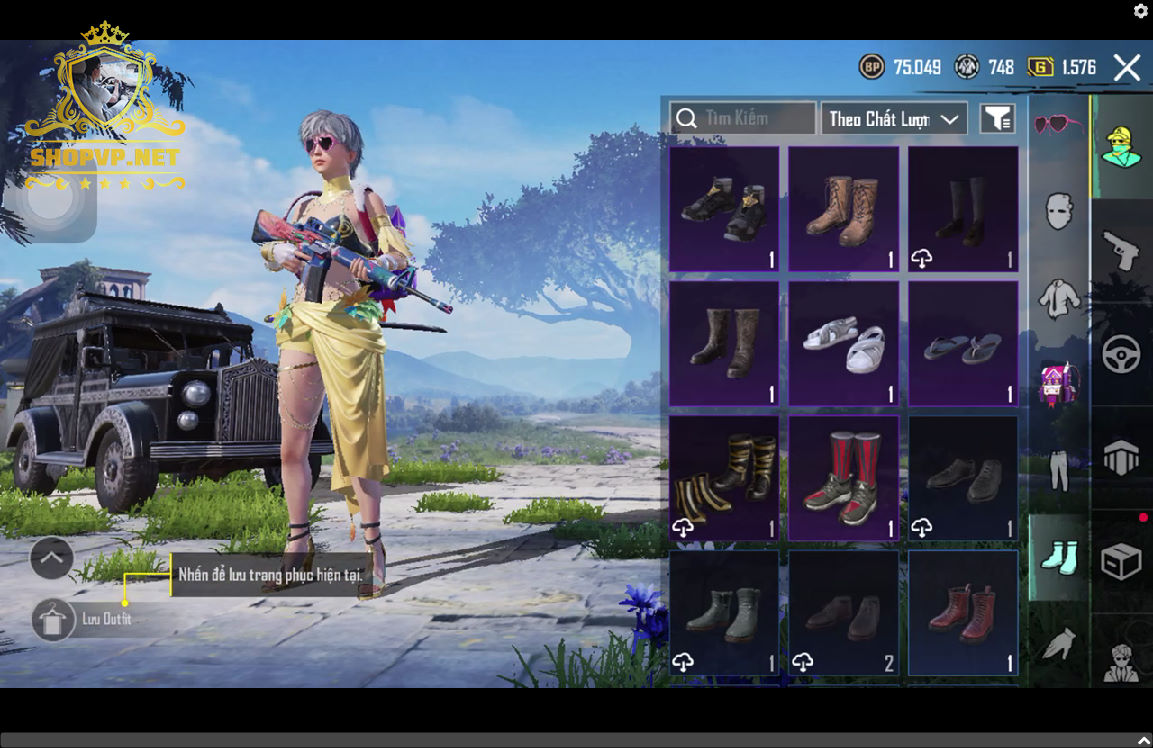Switch to the heart sunglasses category

[x=1058, y=125]
